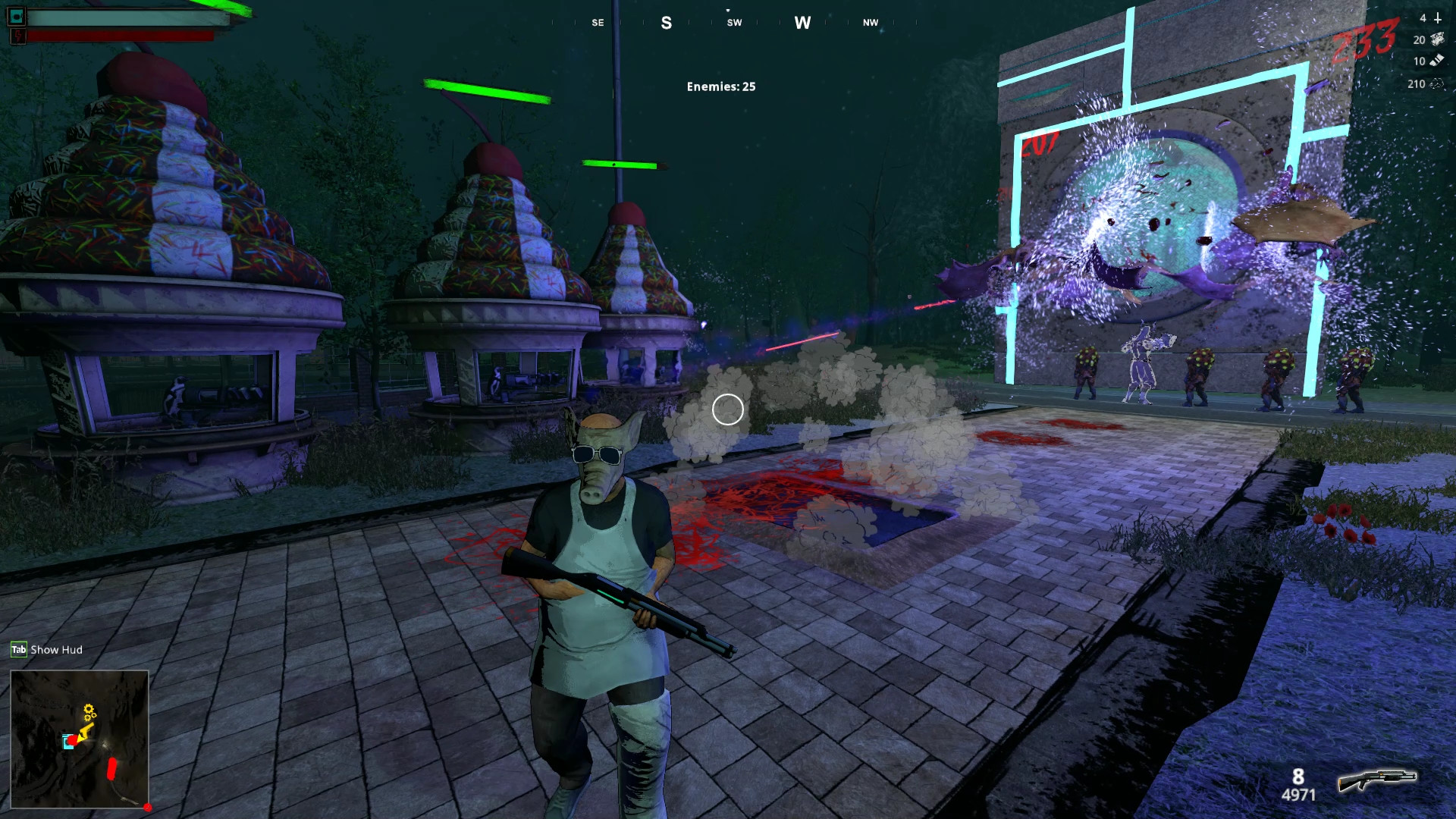
Task: Click the money stack icon showing 20
Action: coord(1437,39)
